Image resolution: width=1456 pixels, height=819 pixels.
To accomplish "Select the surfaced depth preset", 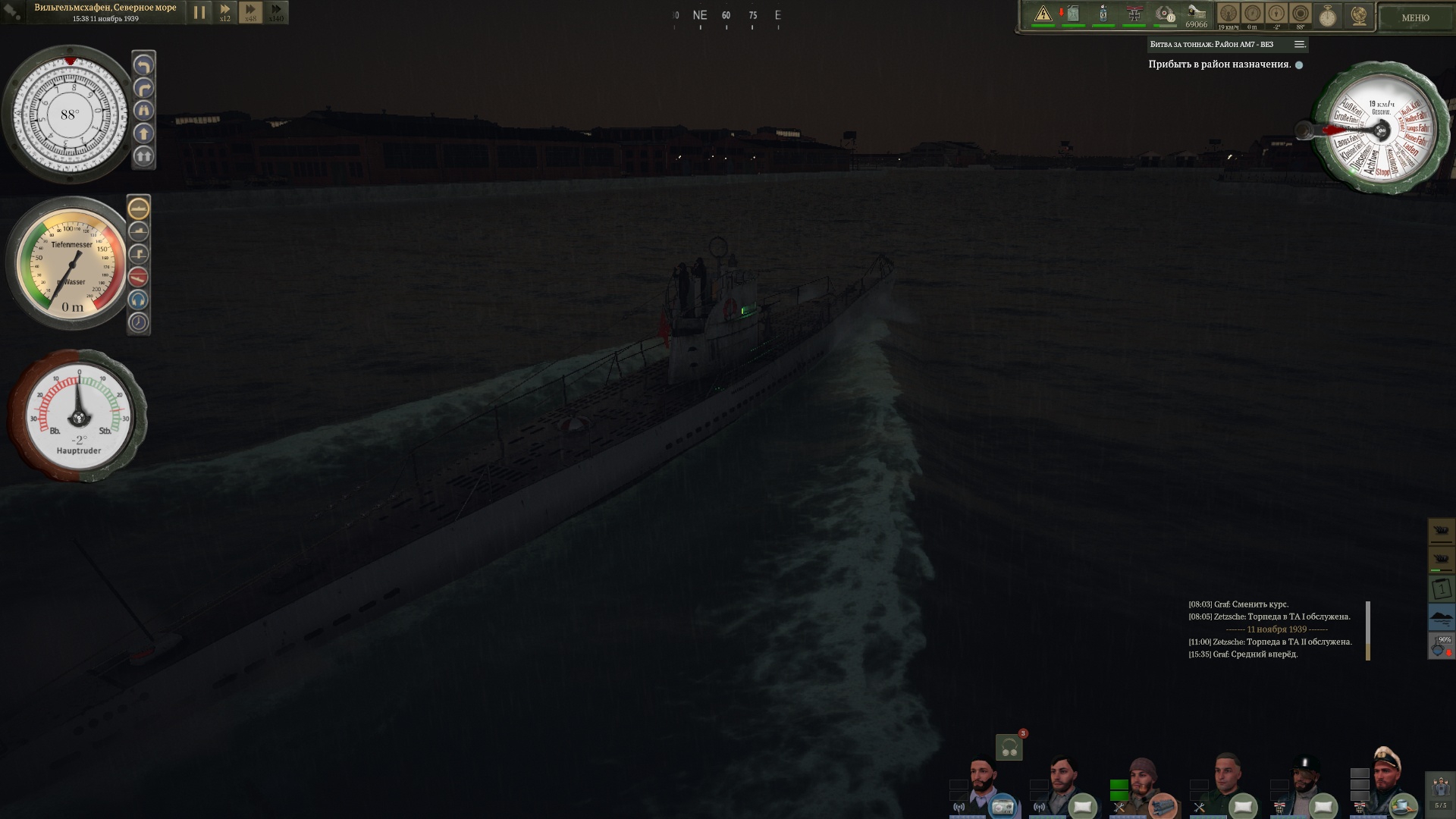I will point(139,208).
